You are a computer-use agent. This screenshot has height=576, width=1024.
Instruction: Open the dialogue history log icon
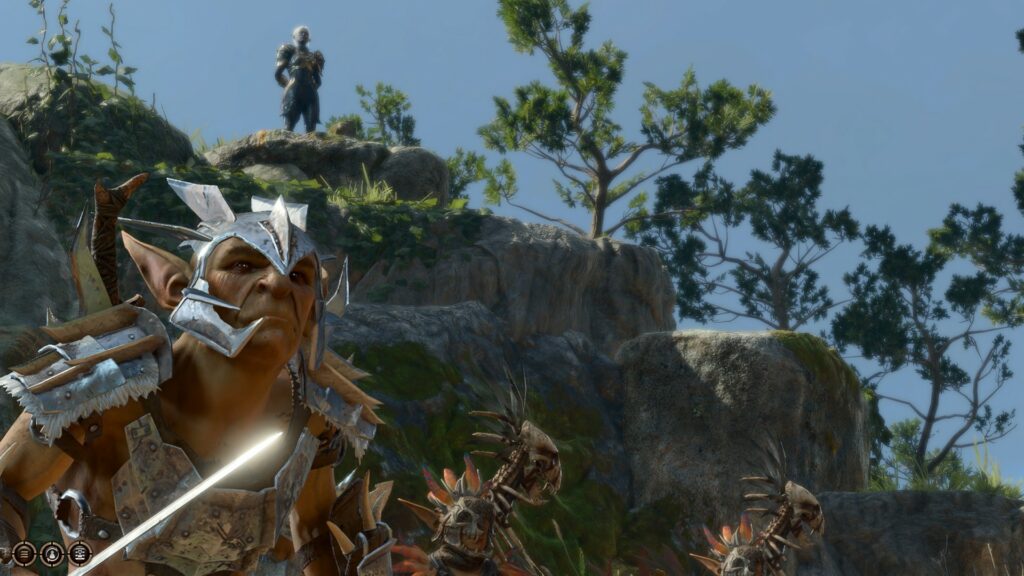(x=25, y=553)
